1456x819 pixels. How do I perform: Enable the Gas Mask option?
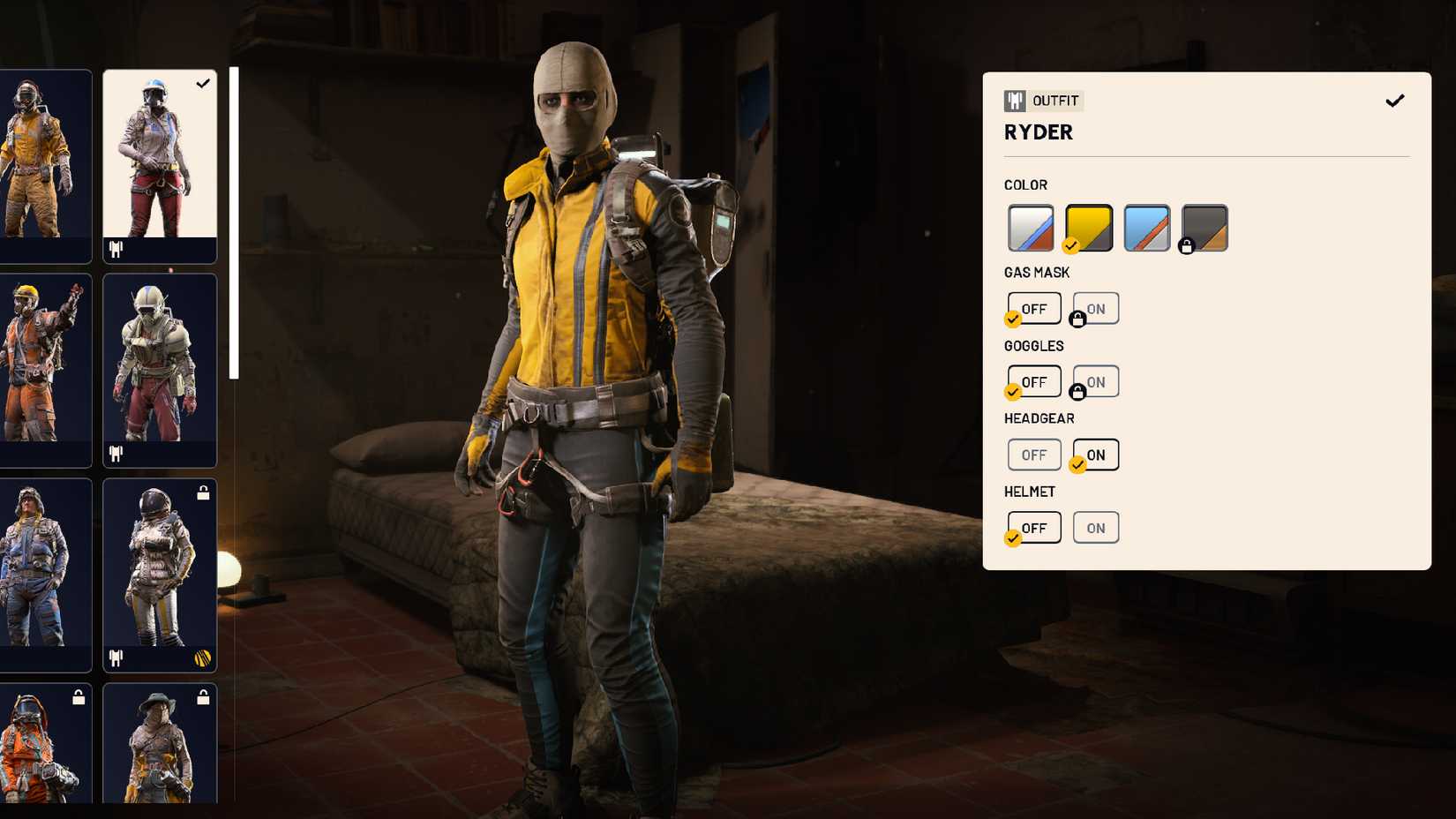[x=1095, y=308]
